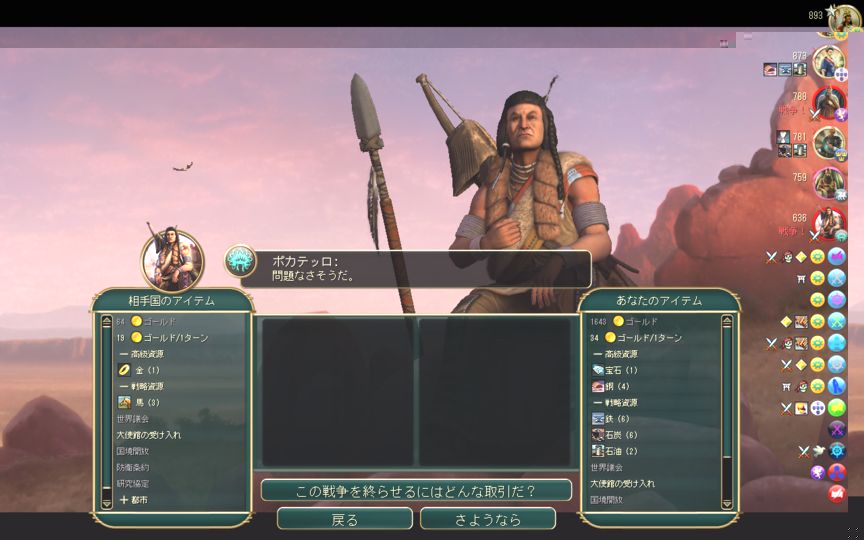
Task: Click the leader portrait with score 873
Action: 828,61
